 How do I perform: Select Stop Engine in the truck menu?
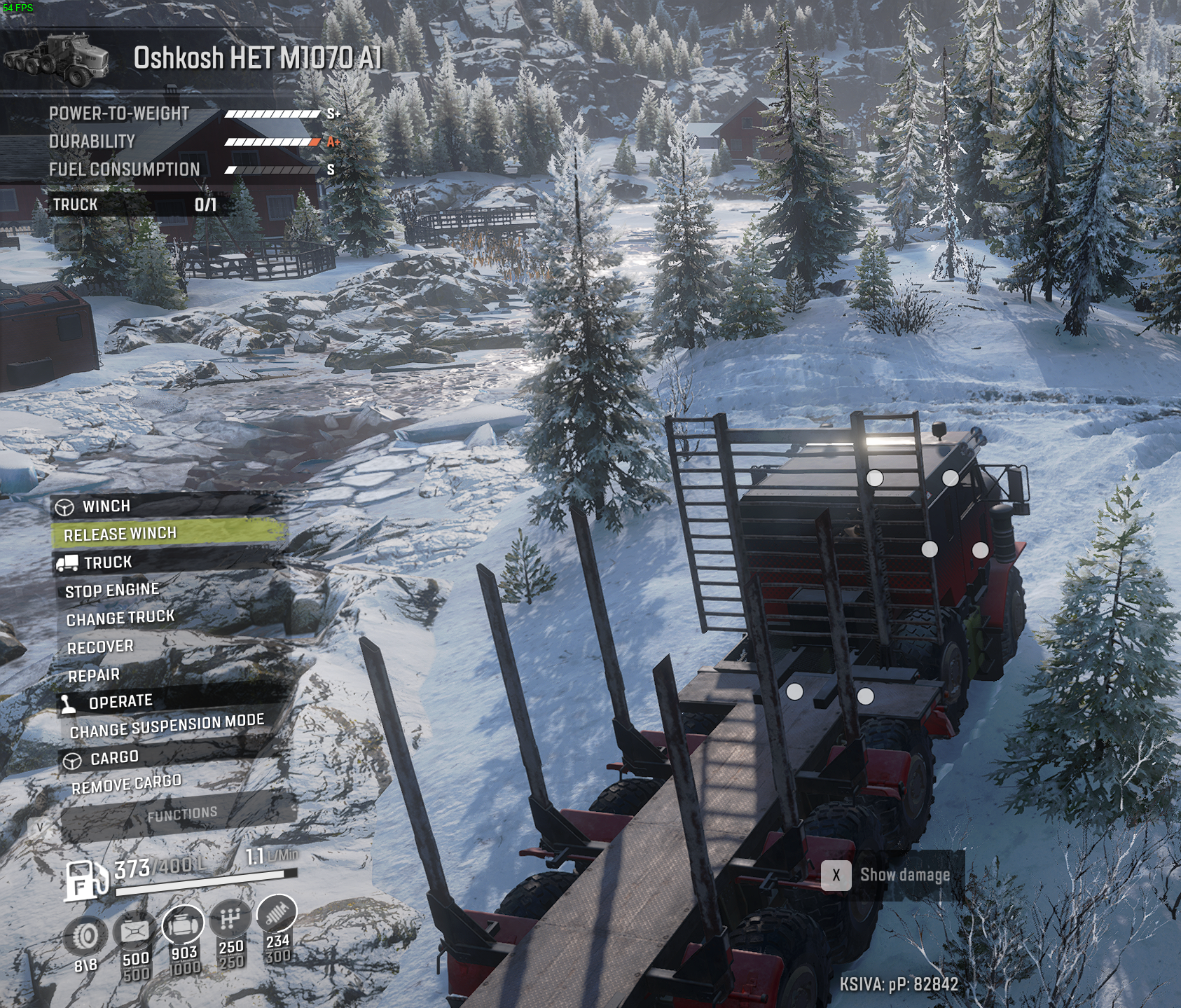point(112,589)
